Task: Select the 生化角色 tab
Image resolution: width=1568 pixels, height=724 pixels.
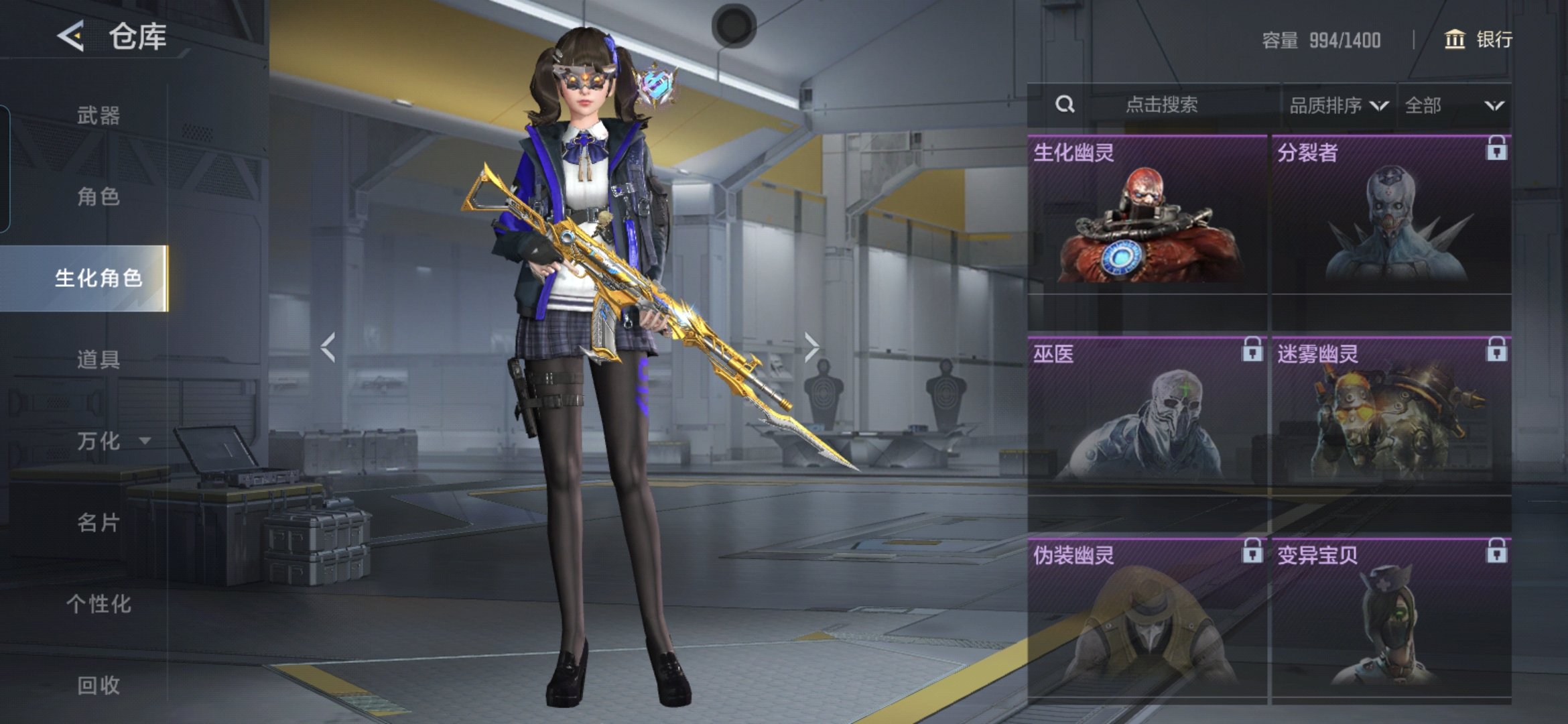Action: pyautogui.click(x=99, y=278)
